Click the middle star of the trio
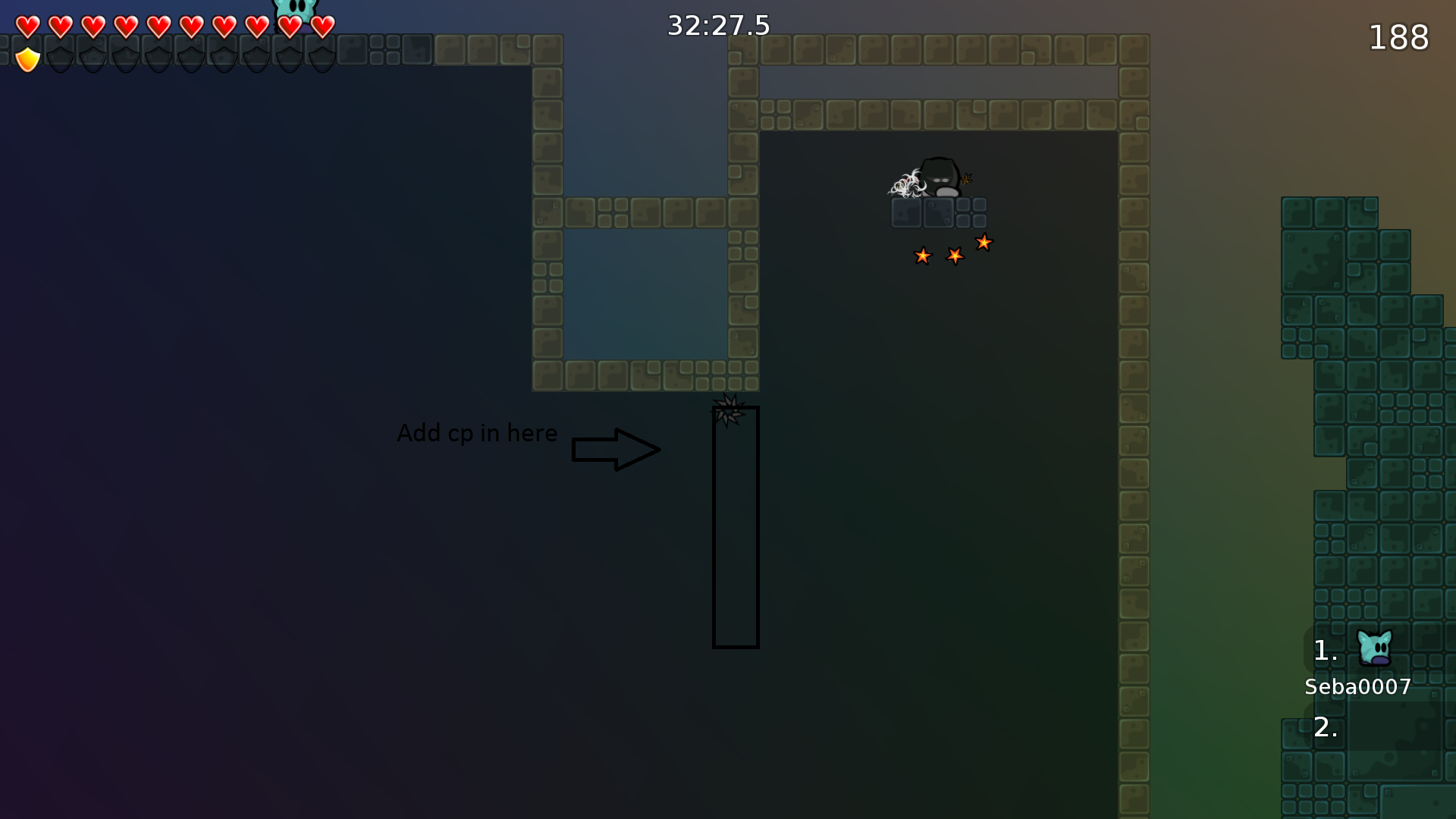The image size is (1456, 819). [954, 257]
